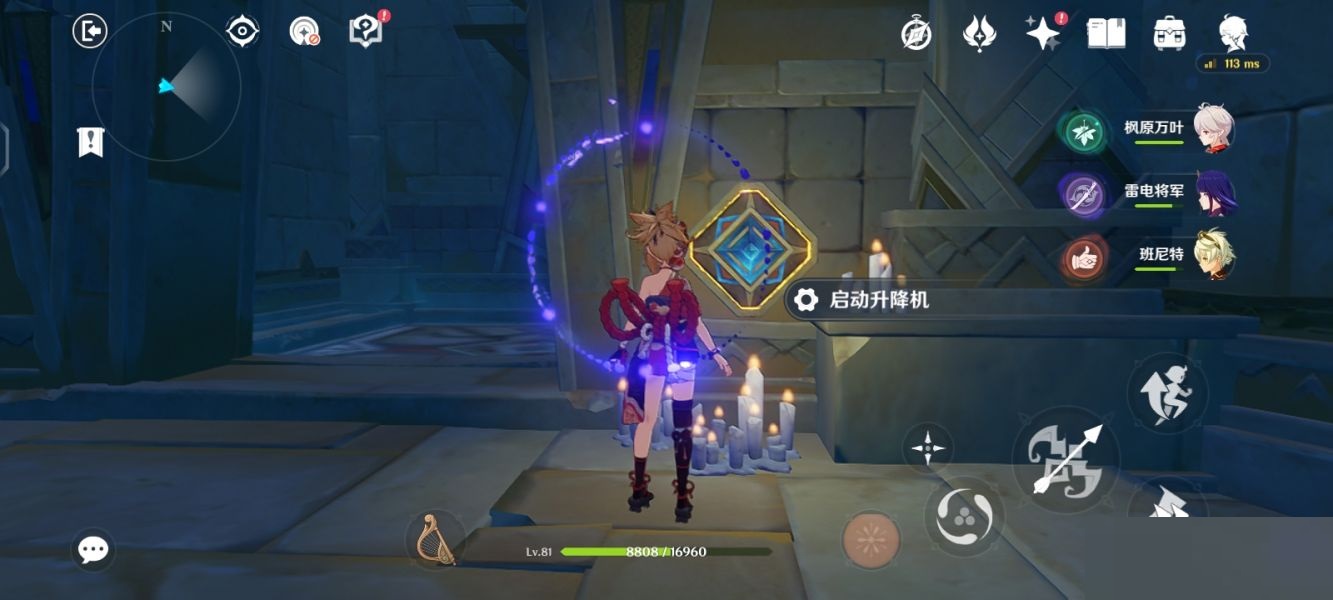Screen dimensions: 1333x600
Task: Open the compass adventure handbook icon
Action: click(916, 34)
